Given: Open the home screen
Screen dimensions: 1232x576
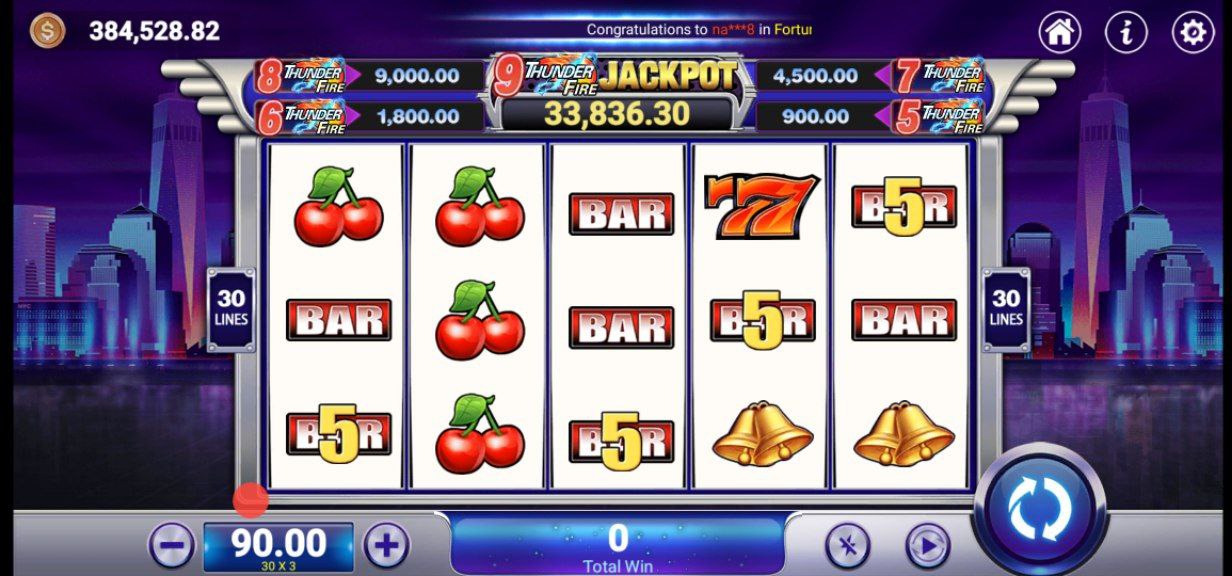Looking at the screenshot, I should (x=1060, y=32).
